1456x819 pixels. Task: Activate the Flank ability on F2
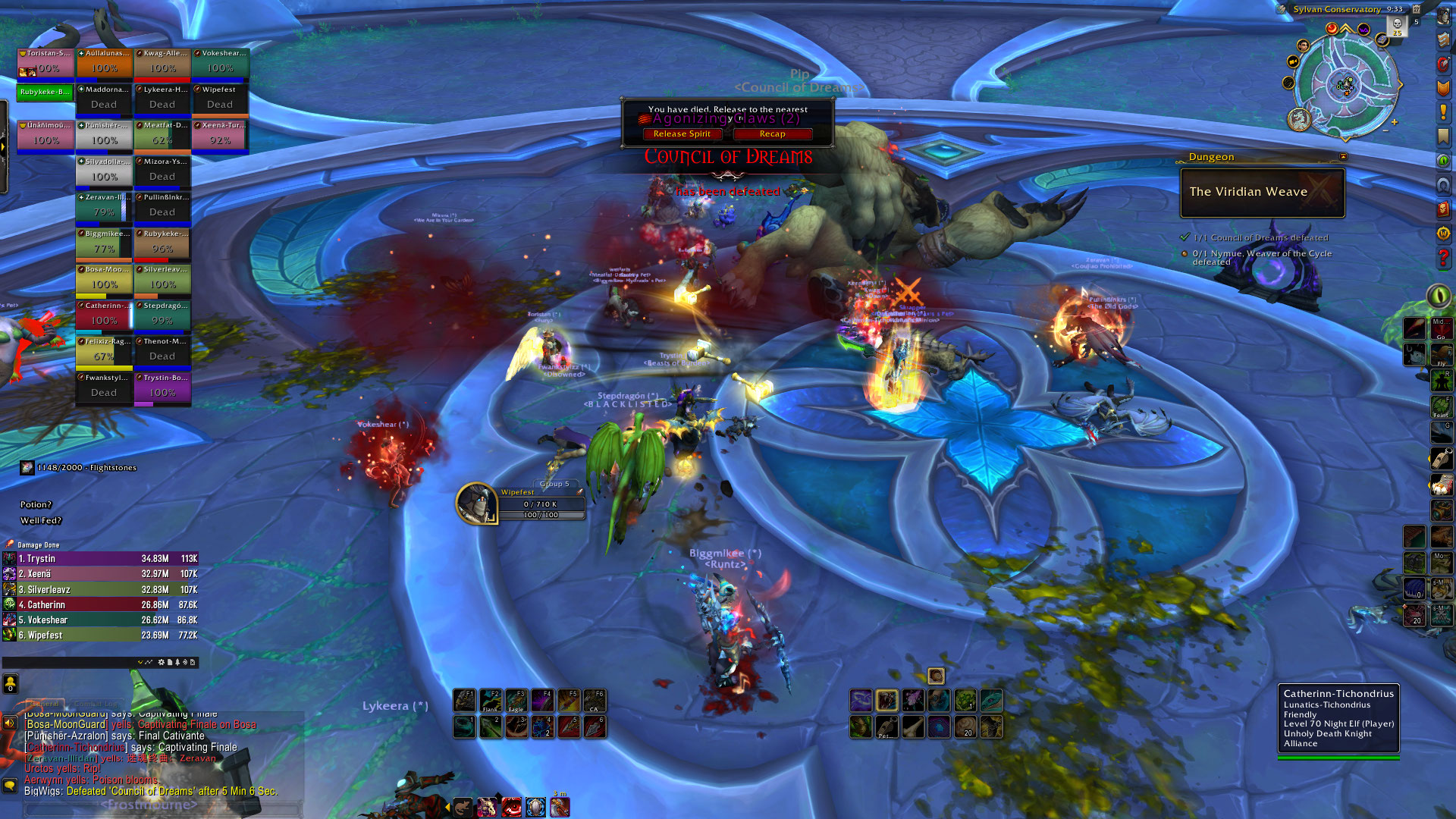pos(491,700)
